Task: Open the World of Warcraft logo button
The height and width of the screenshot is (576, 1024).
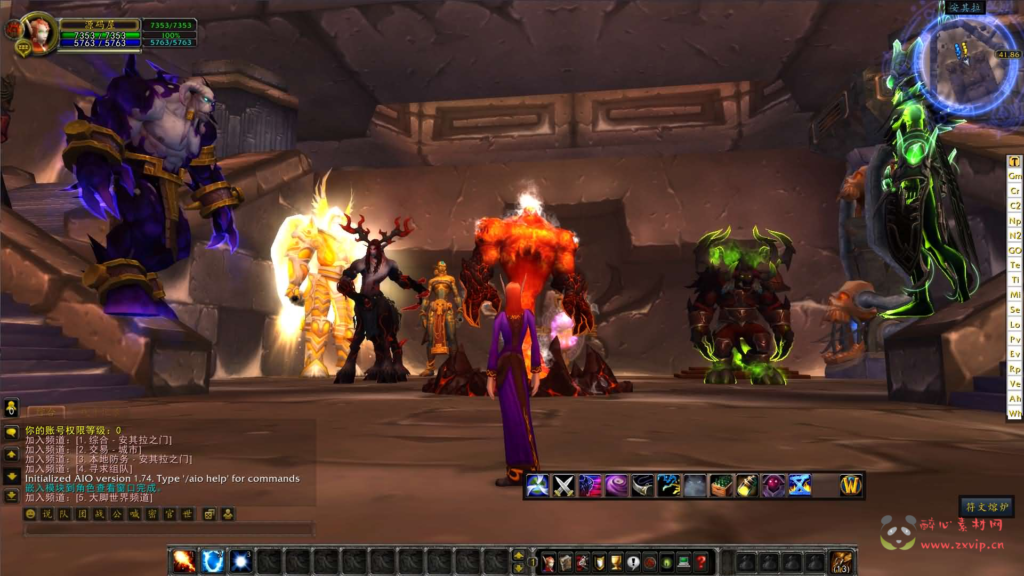Action: click(850, 486)
